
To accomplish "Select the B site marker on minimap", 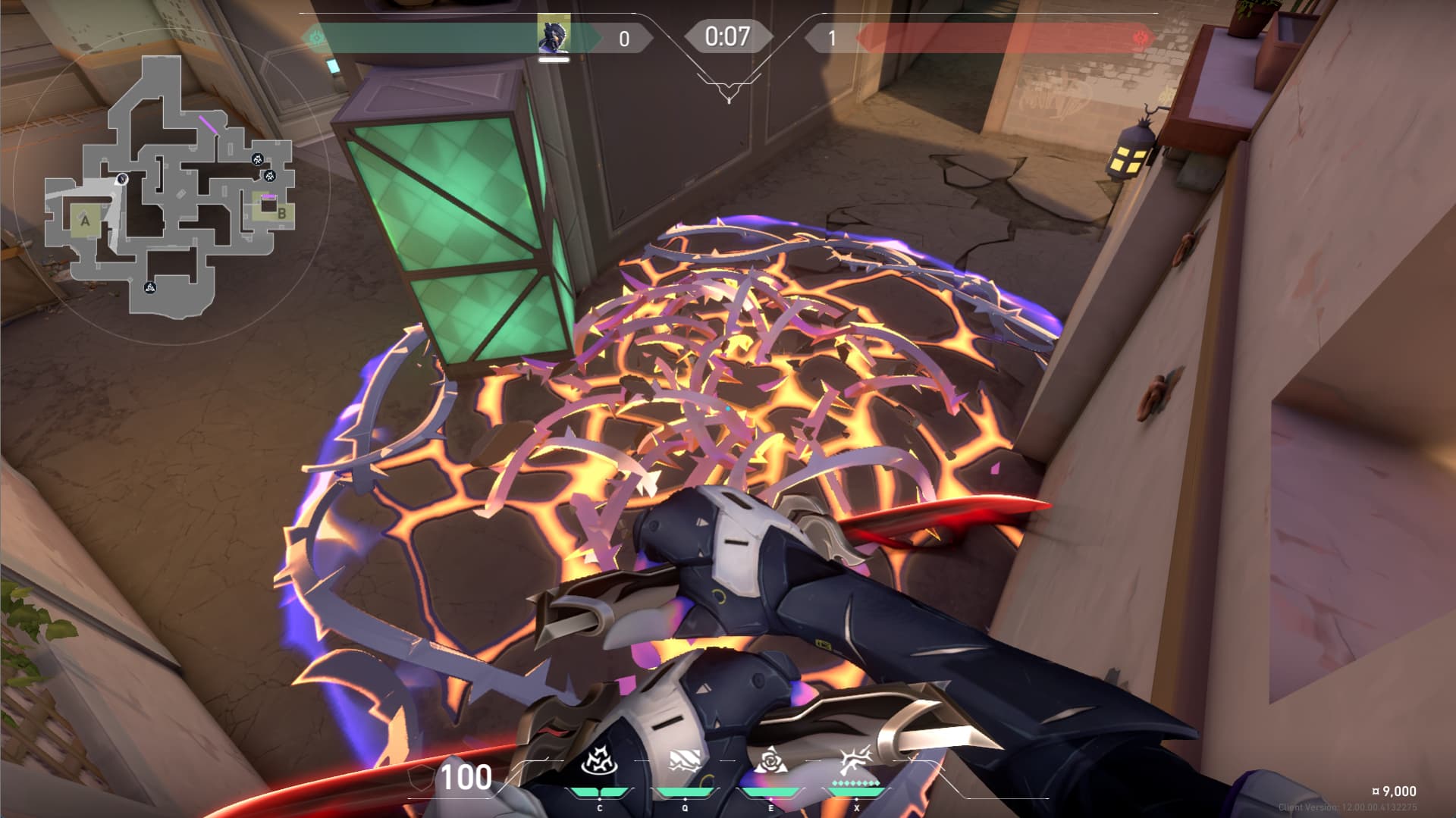I will [281, 213].
